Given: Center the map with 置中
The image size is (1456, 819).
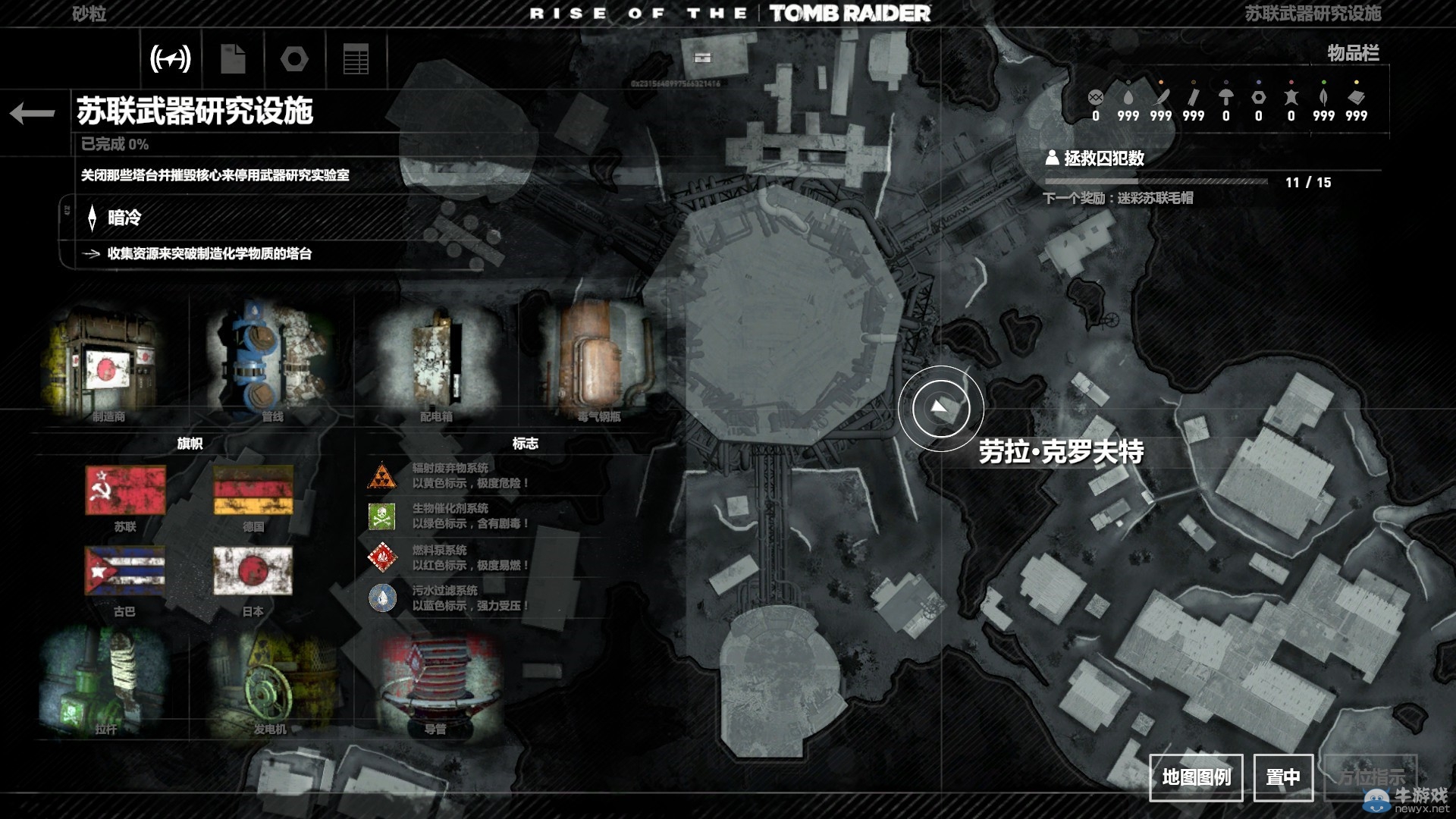Looking at the screenshot, I should click(1283, 777).
